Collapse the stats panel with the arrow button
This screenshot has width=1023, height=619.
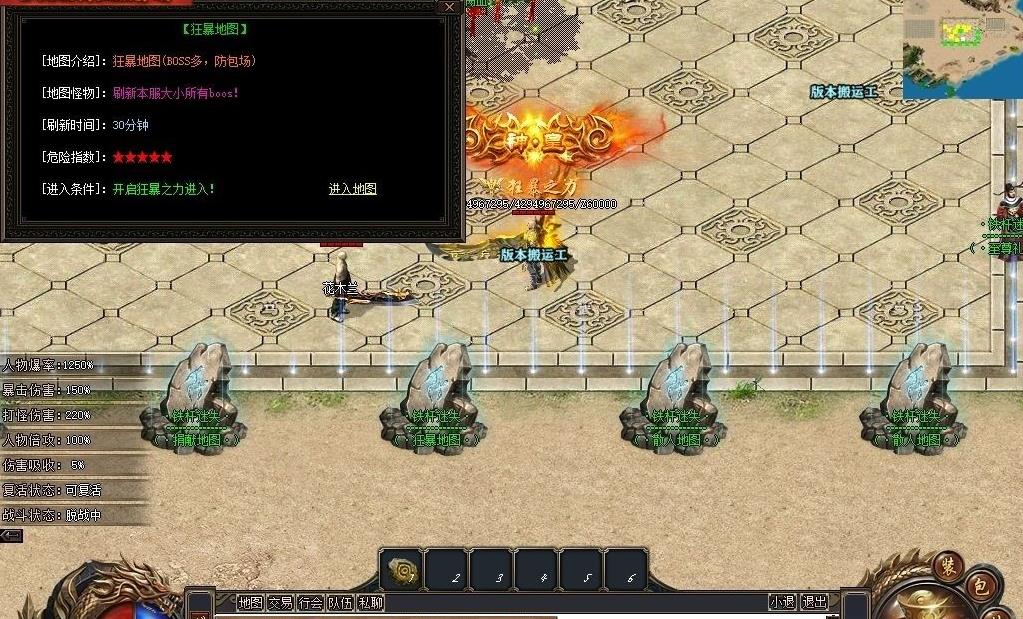pos(11,536)
